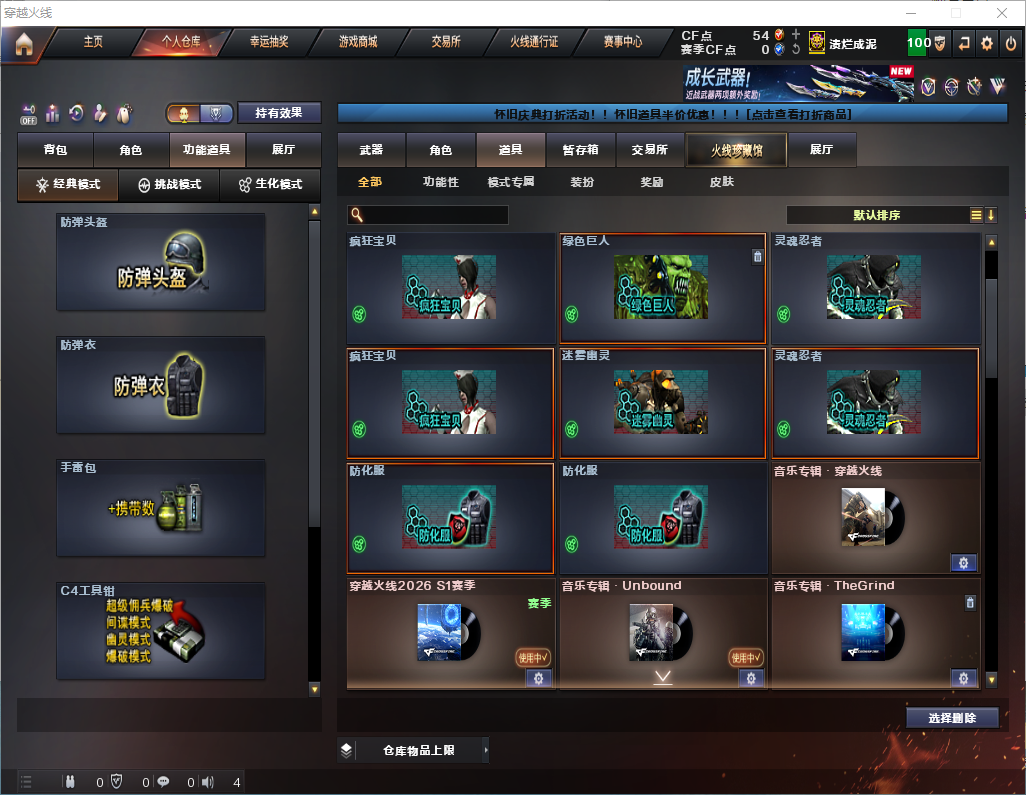Open the 火线珍藏馆 collection tab
The image size is (1026, 795).
[x=736, y=150]
